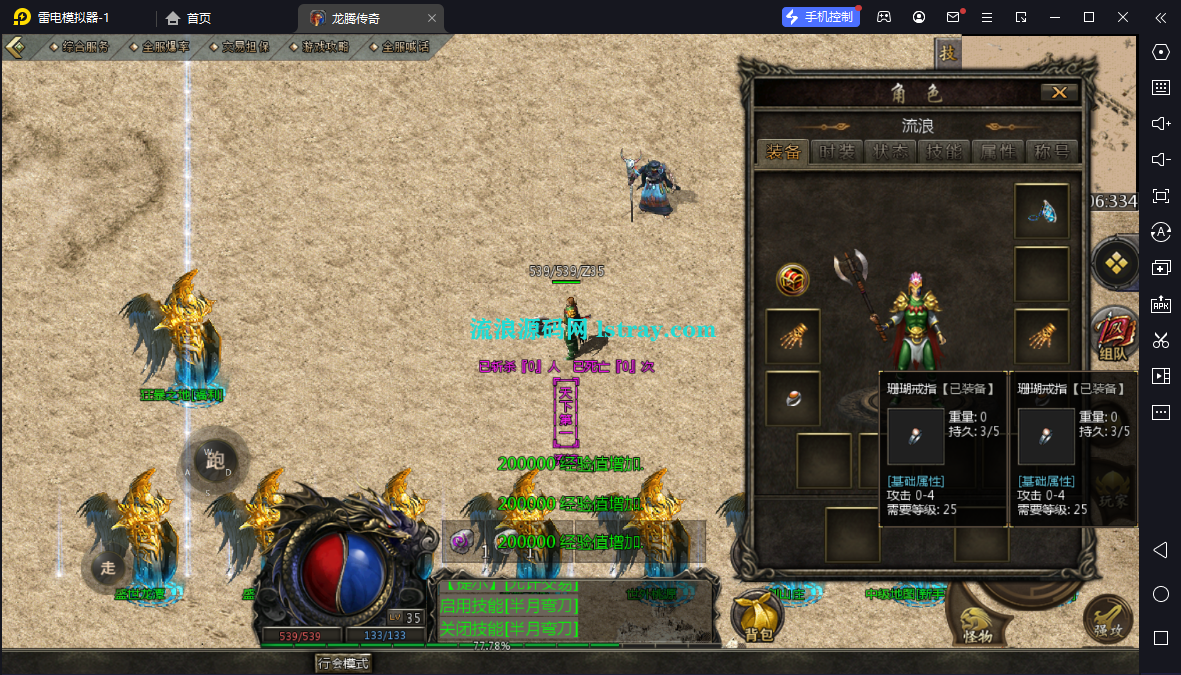1181x675 pixels.
Task: Select the 怪物 monster button
Action: 978,619
